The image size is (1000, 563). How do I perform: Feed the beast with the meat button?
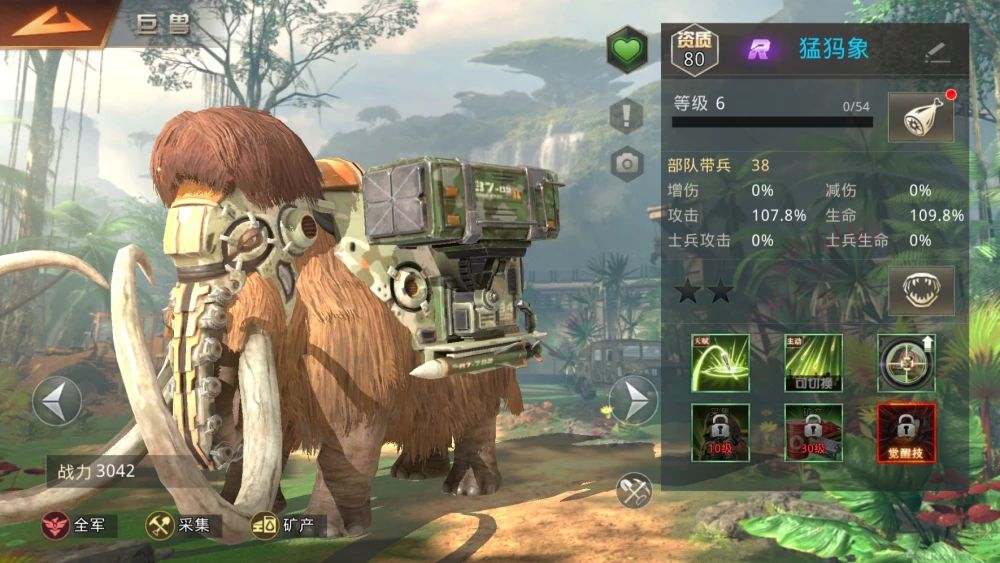[x=920, y=119]
